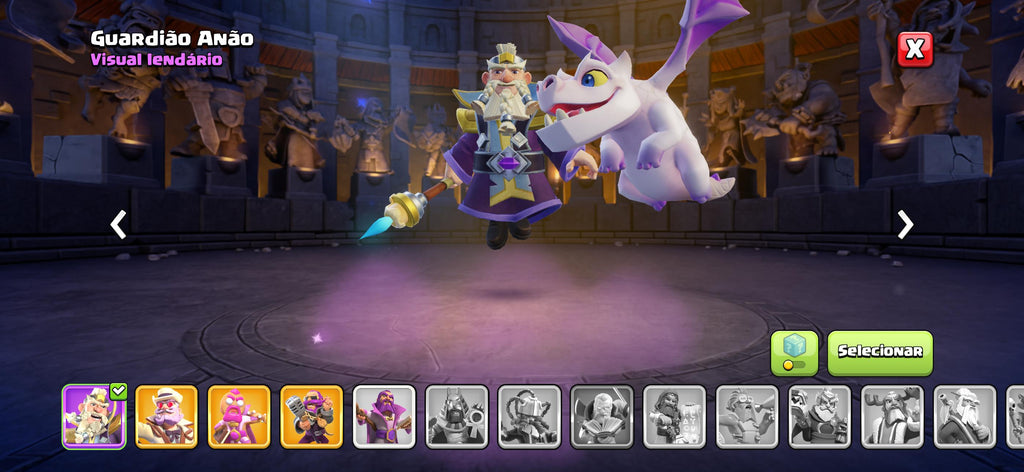Select the microphone rockstar Warden skin
The image size is (1024, 472).
[311, 416]
